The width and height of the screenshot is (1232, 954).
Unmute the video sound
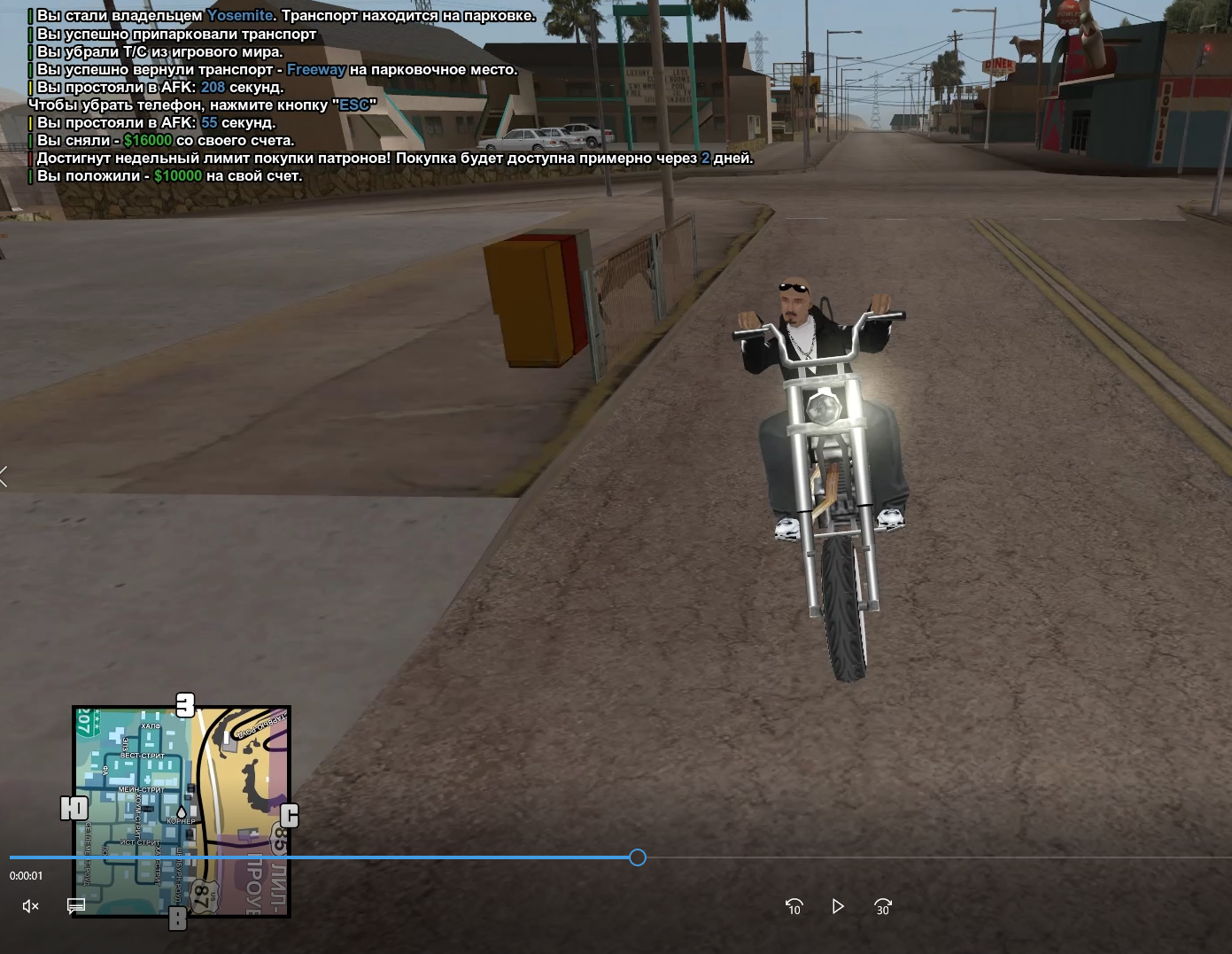(x=30, y=905)
